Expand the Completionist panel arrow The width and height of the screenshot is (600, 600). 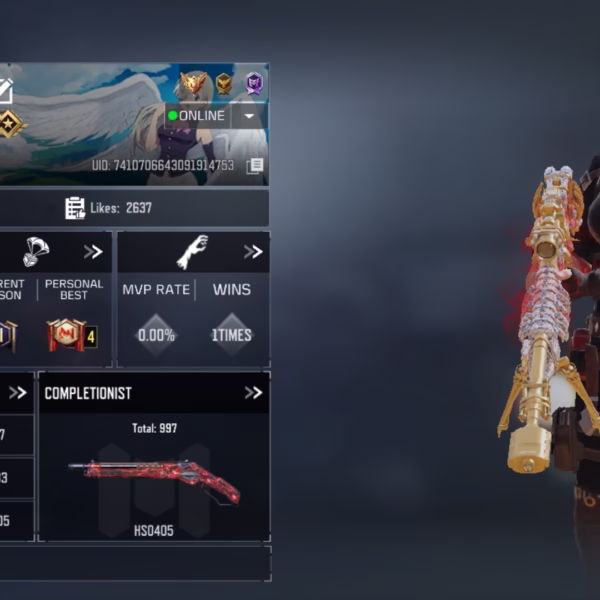click(x=253, y=393)
